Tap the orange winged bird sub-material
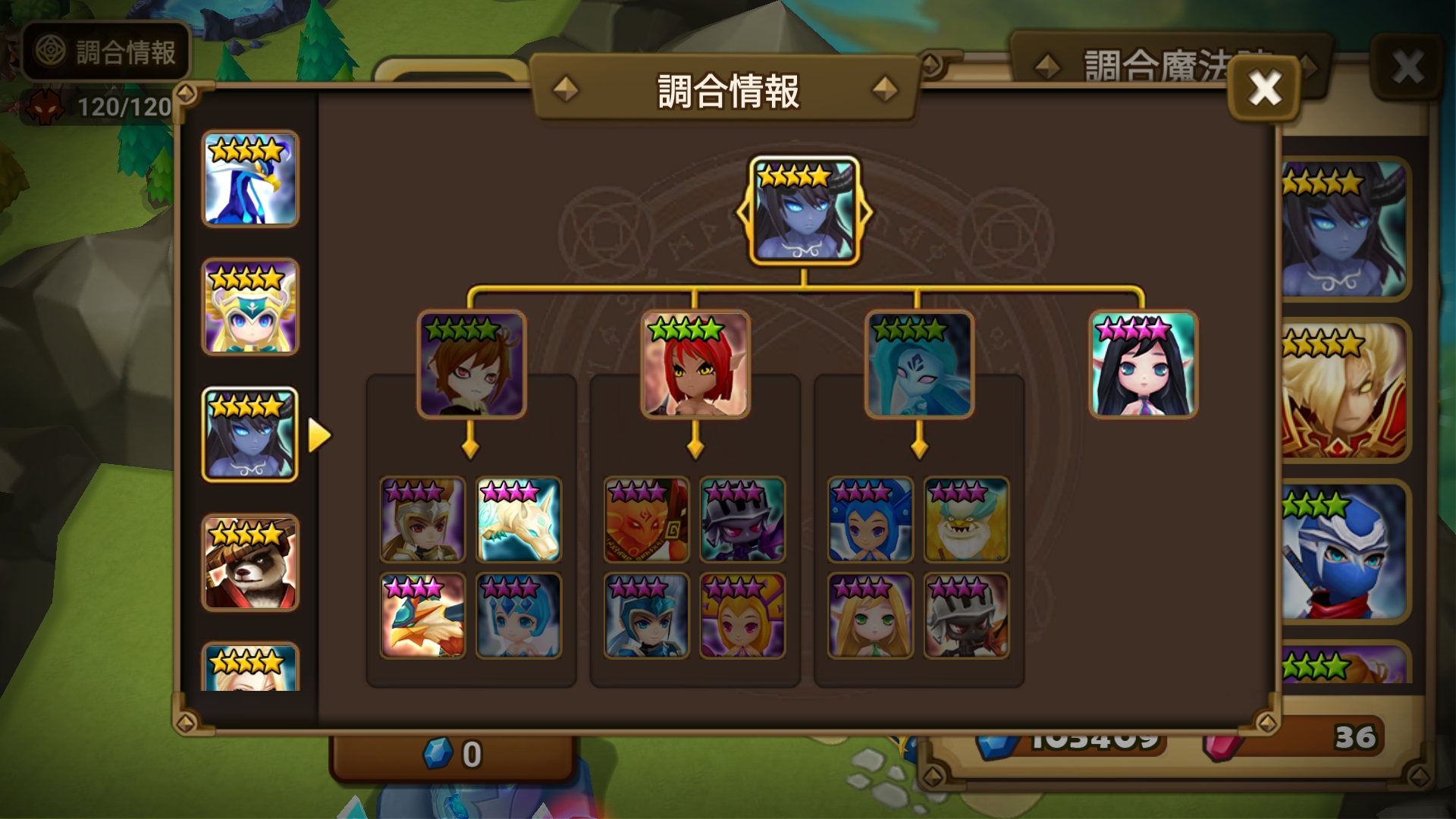The height and width of the screenshot is (819, 1456). click(x=422, y=615)
